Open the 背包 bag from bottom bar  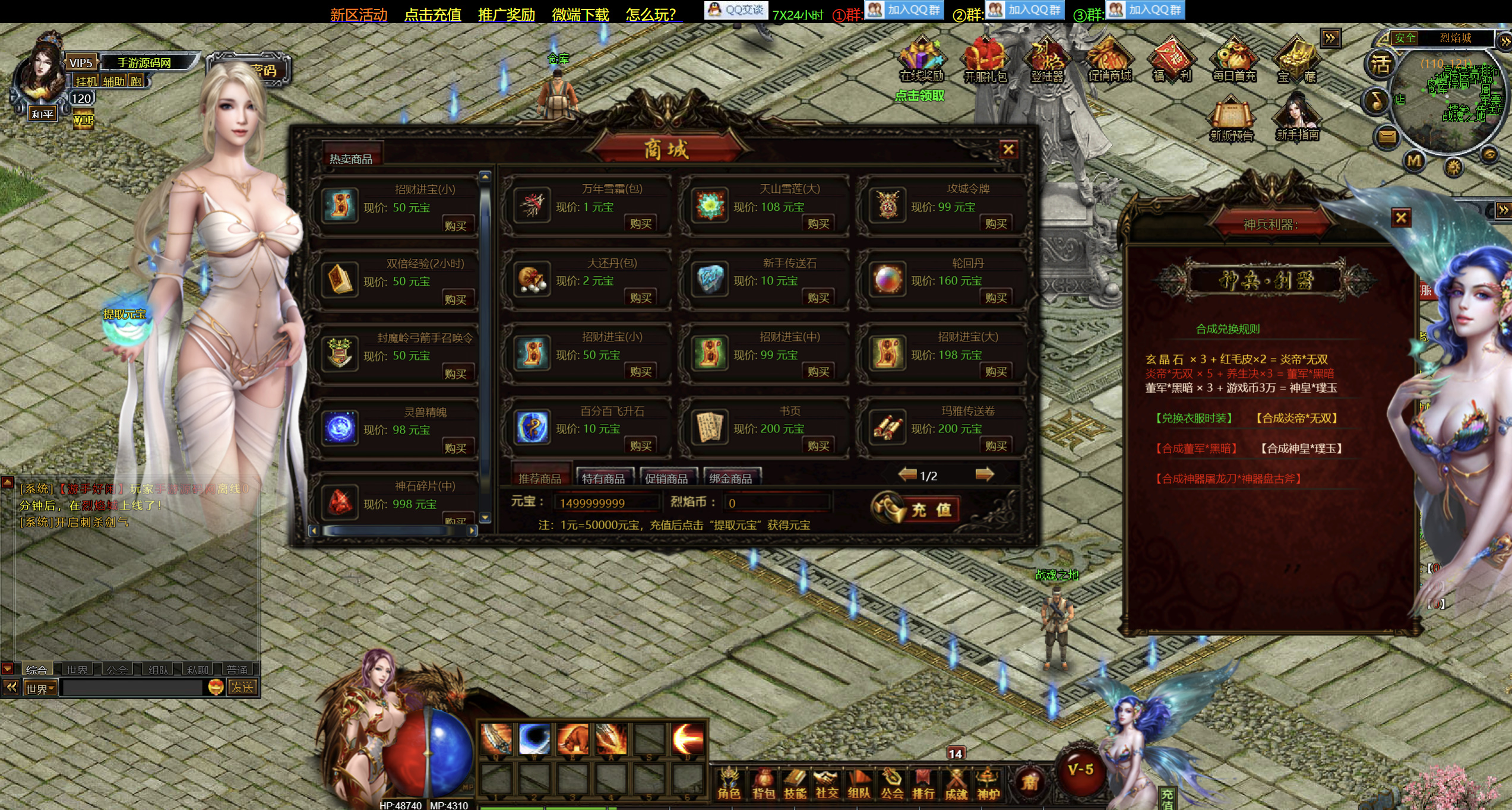point(764,783)
